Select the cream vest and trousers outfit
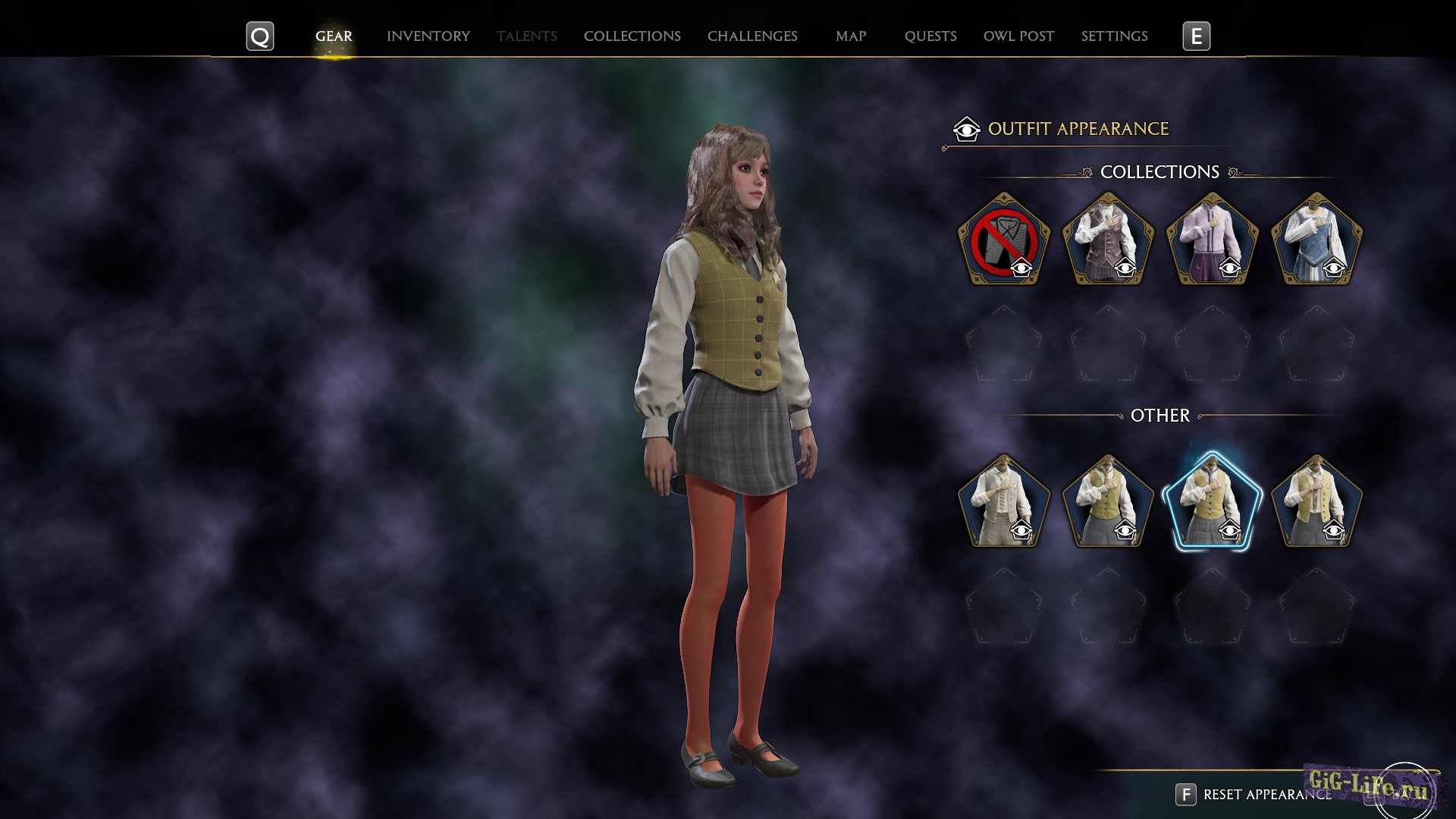The image size is (1456, 819). [1004, 501]
